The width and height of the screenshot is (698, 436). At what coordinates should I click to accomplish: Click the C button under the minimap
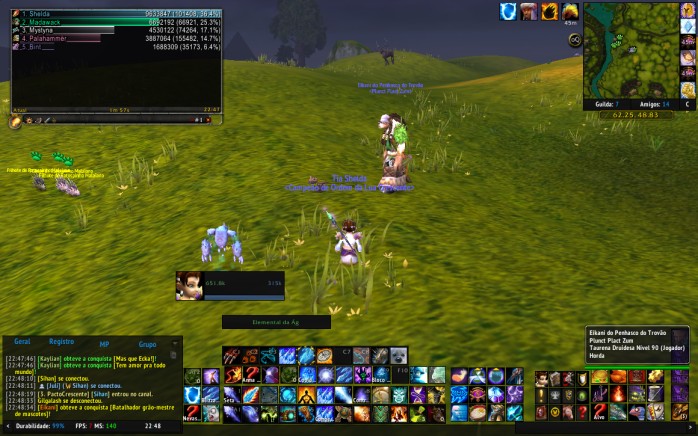click(x=687, y=103)
